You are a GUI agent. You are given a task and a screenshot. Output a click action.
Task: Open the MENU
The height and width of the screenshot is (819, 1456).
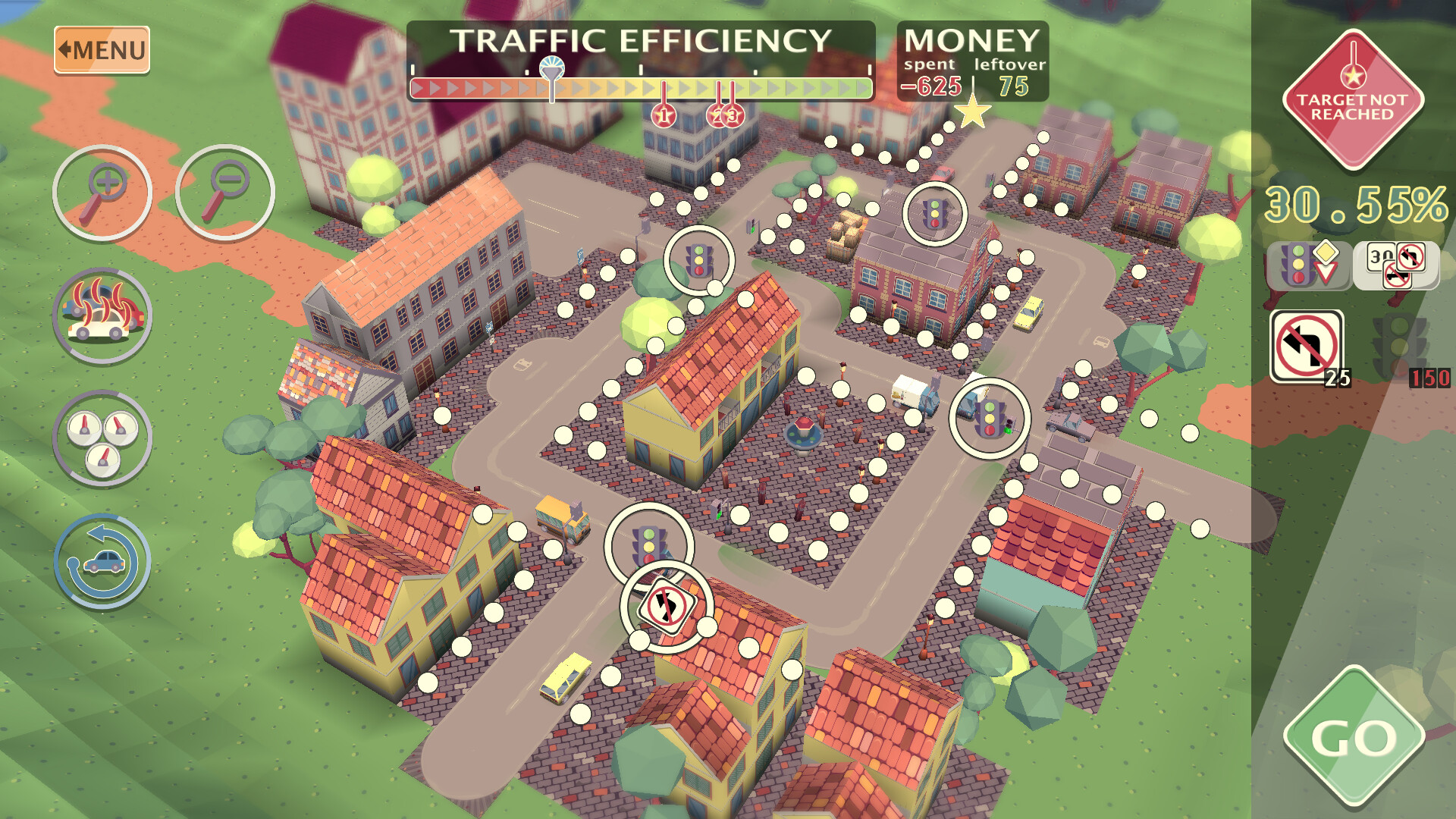101,48
